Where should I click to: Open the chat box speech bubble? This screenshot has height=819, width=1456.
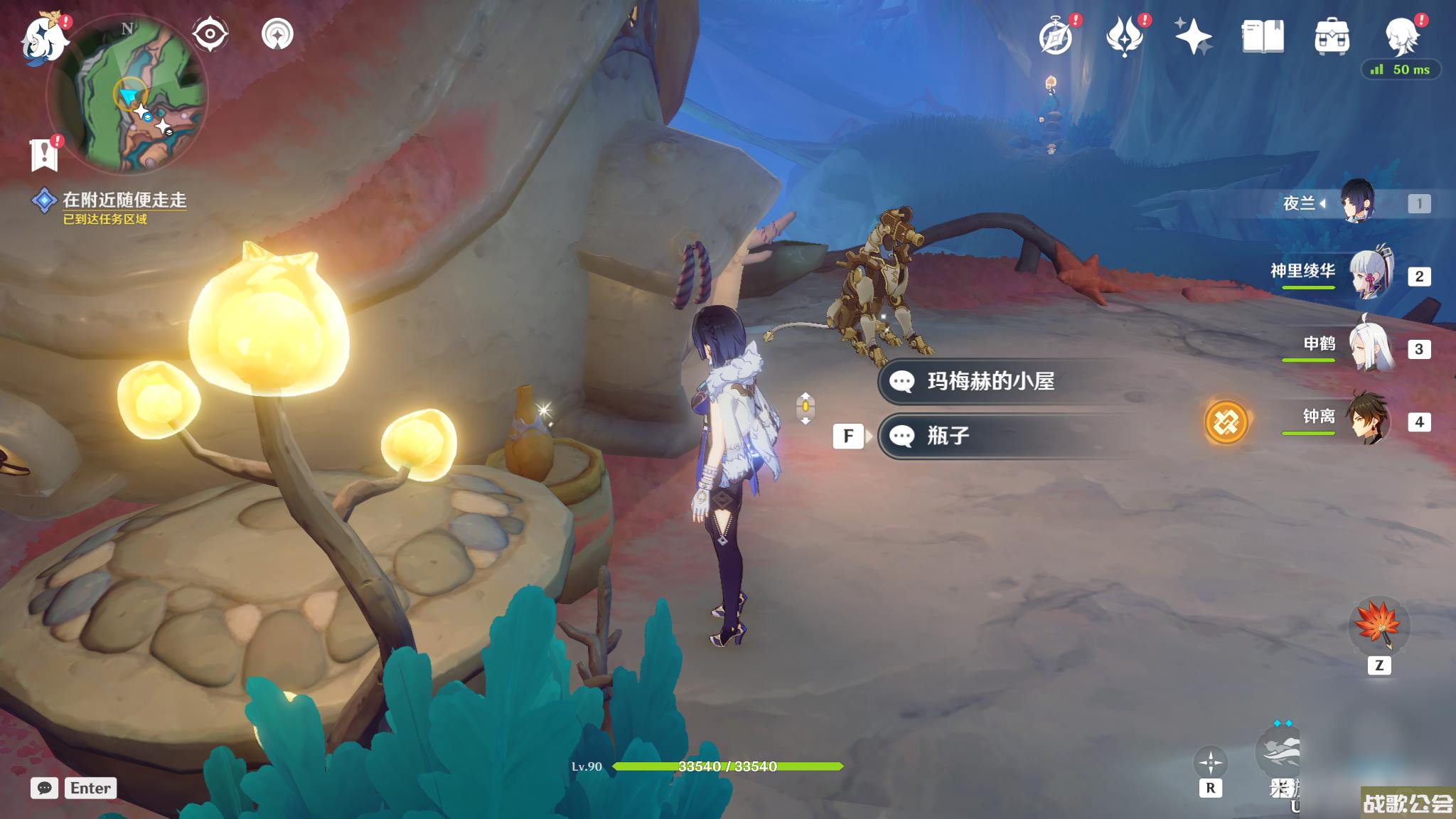(x=44, y=788)
